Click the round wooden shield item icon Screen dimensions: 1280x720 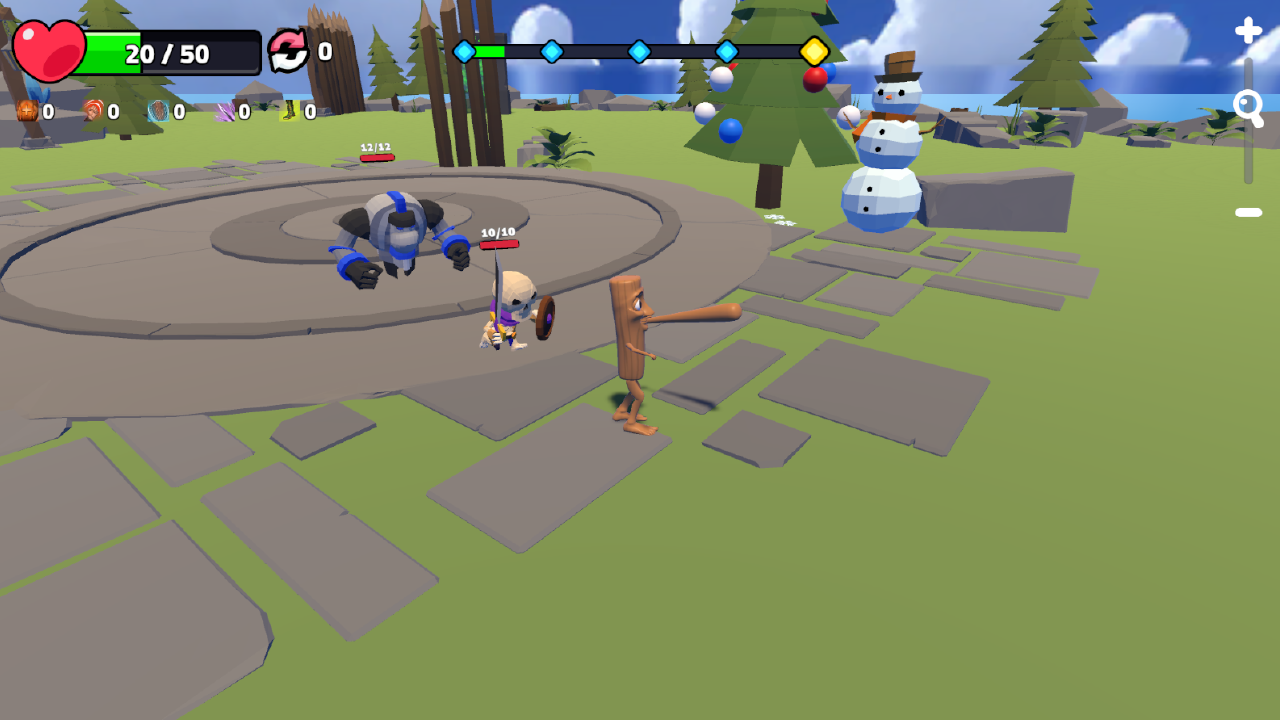156,112
